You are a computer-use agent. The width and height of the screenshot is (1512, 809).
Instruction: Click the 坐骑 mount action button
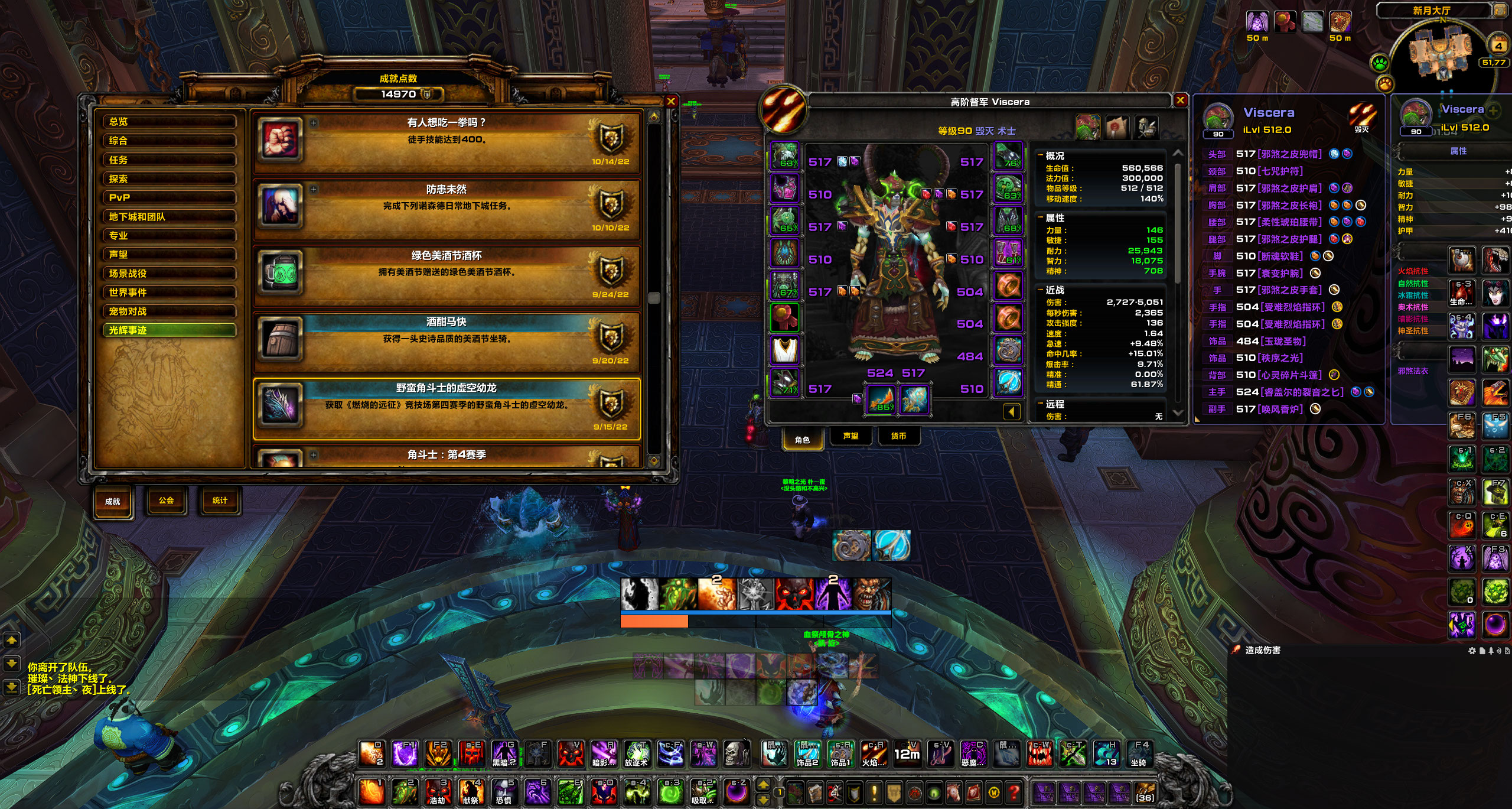(1138, 755)
